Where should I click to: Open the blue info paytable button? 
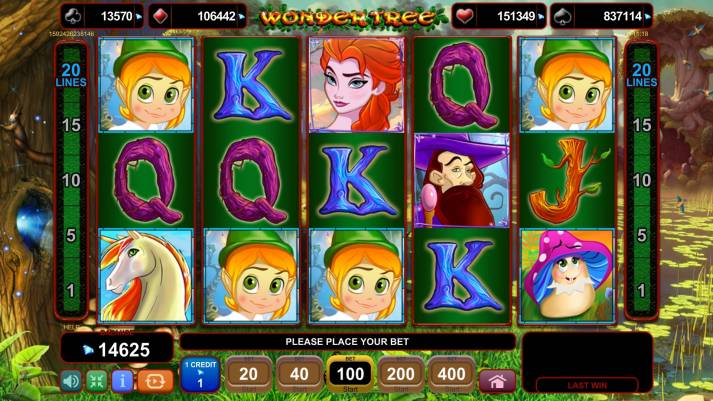click(123, 381)
